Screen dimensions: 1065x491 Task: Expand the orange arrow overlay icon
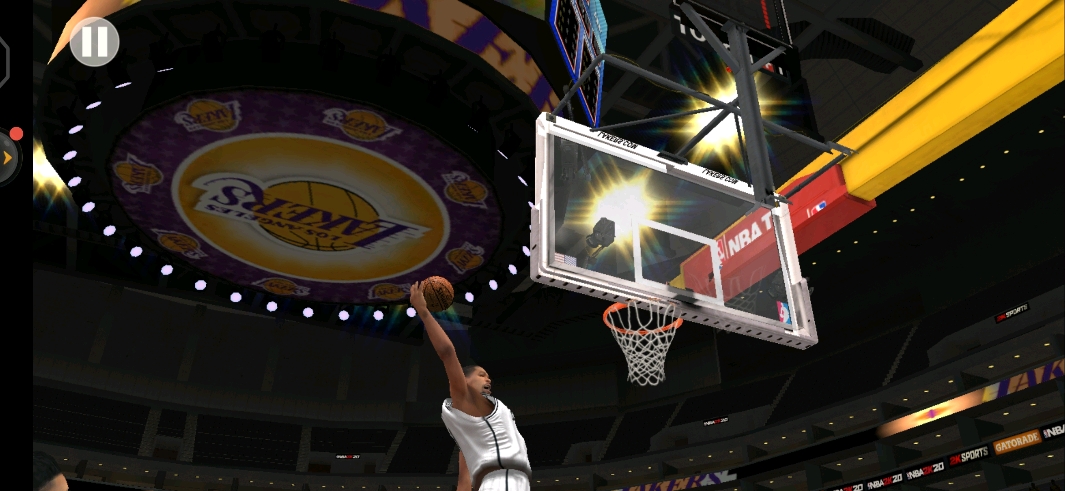(7, 157)
